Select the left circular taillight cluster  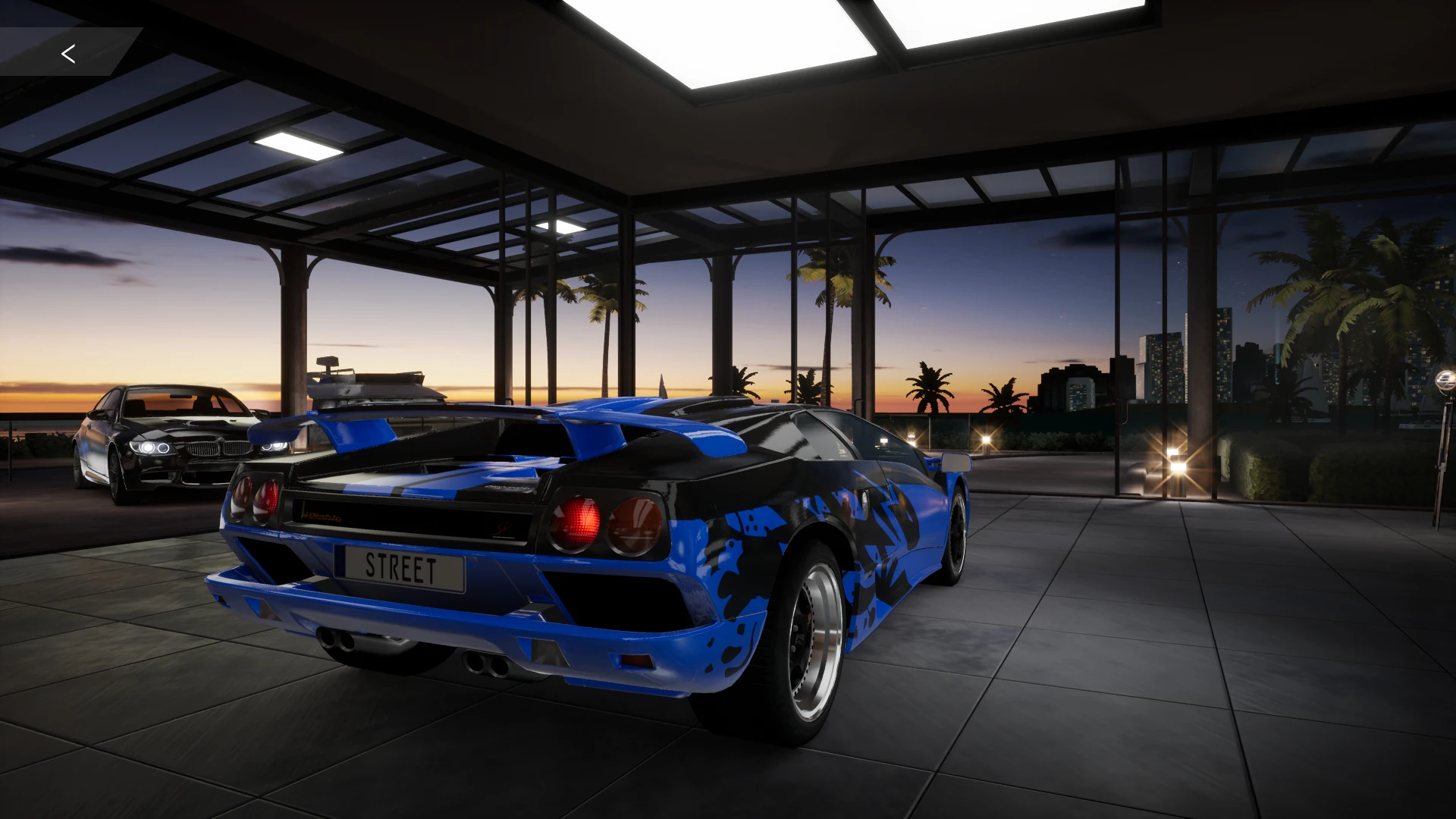click(258, 497)
